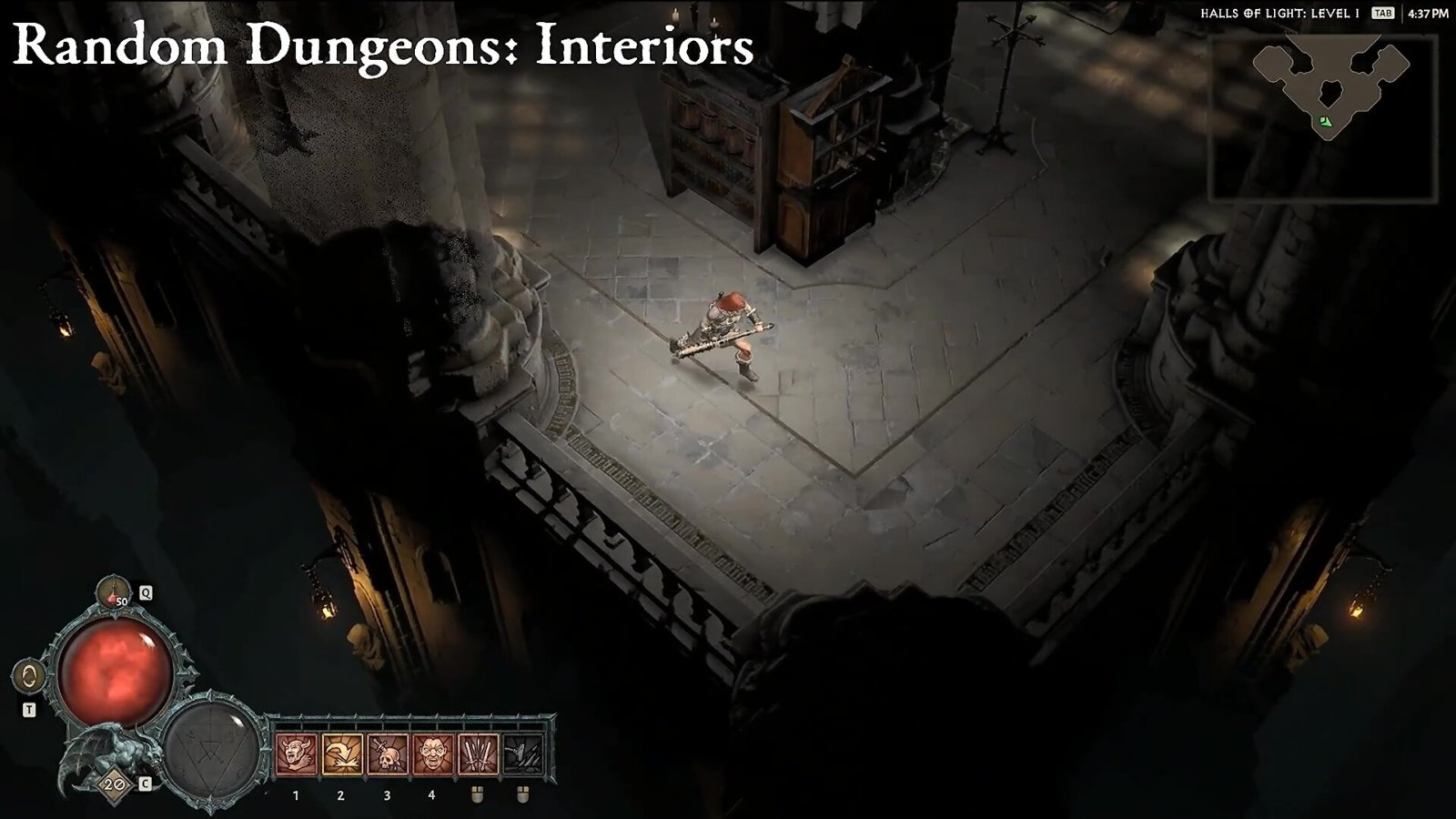Use the golden curved arrow leap skill
Screen dimensions: 1456x819
[342, 754]
